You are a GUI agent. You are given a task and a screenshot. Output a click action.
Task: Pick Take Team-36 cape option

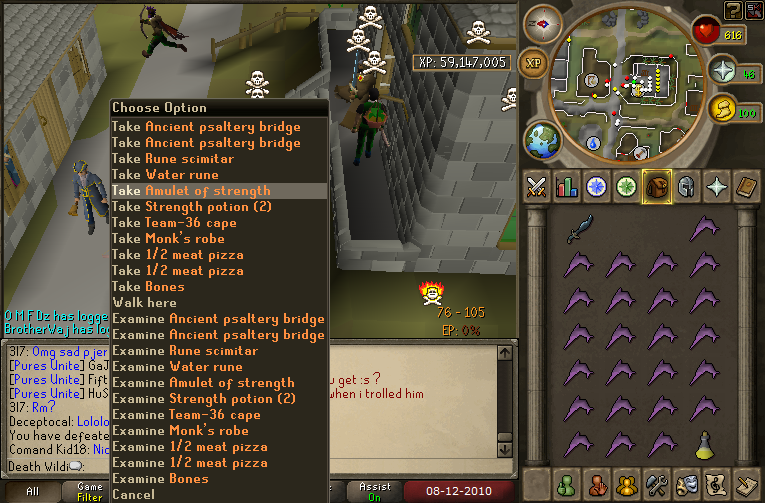(174, 223)
